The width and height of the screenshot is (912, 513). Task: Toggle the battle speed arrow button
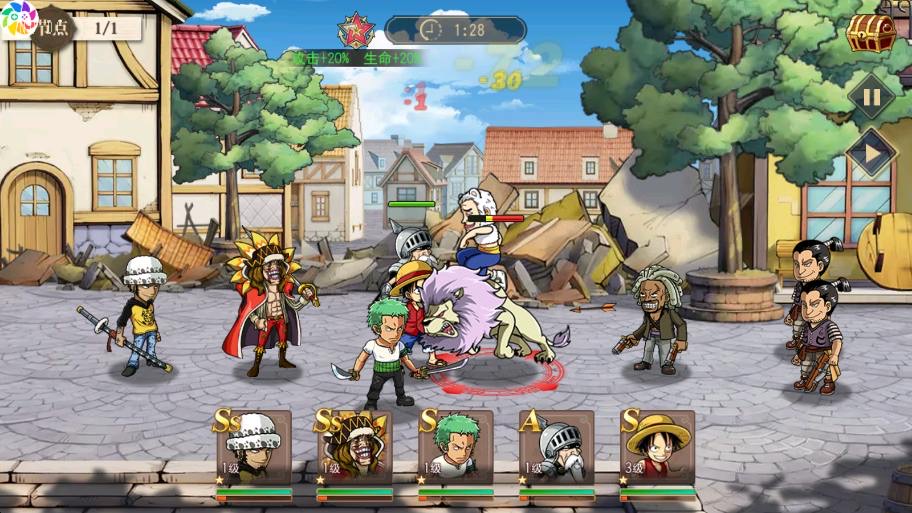point(871,154)
